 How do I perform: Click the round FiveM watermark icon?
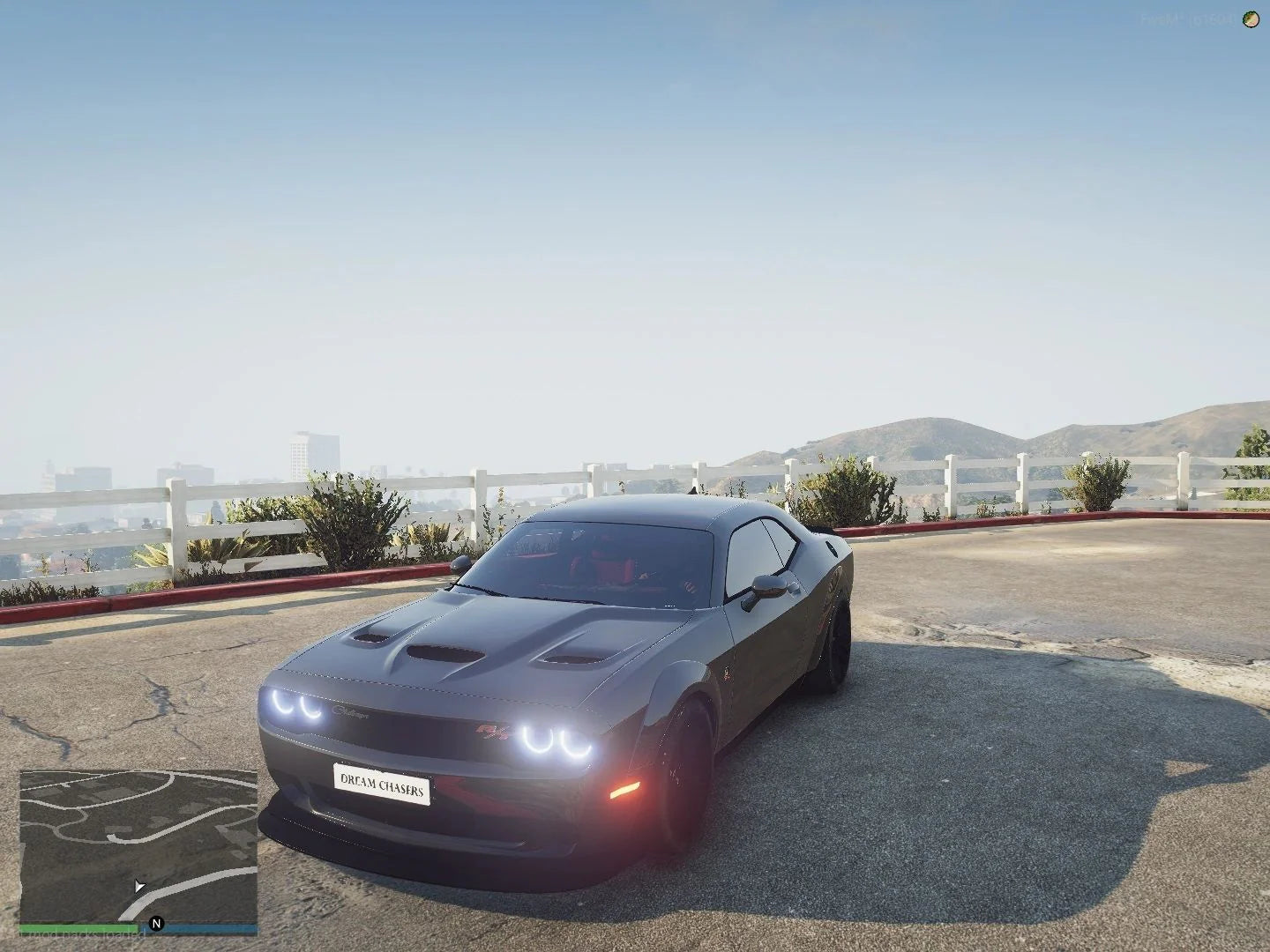coord(1250,19)
